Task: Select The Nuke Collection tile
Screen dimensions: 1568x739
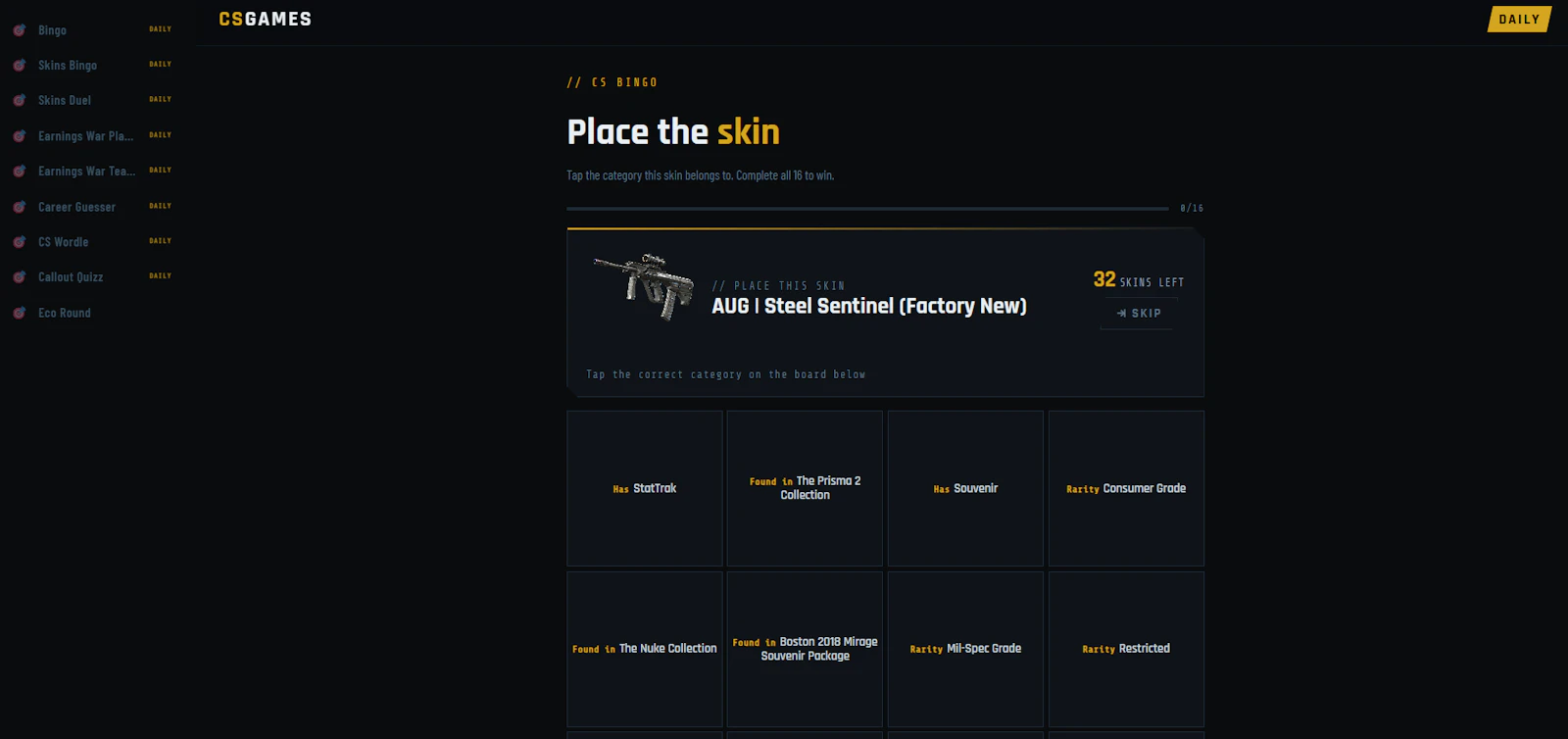Action: pos(644,649)
